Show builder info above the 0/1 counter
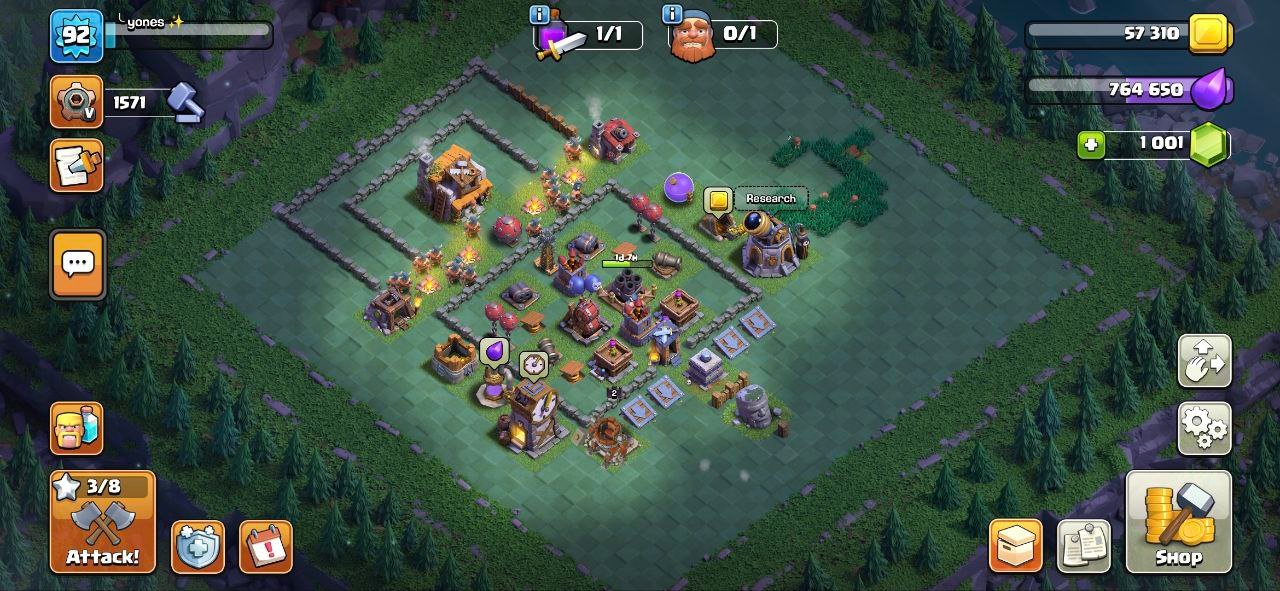Screen dimensions: 1280x591 673,15
